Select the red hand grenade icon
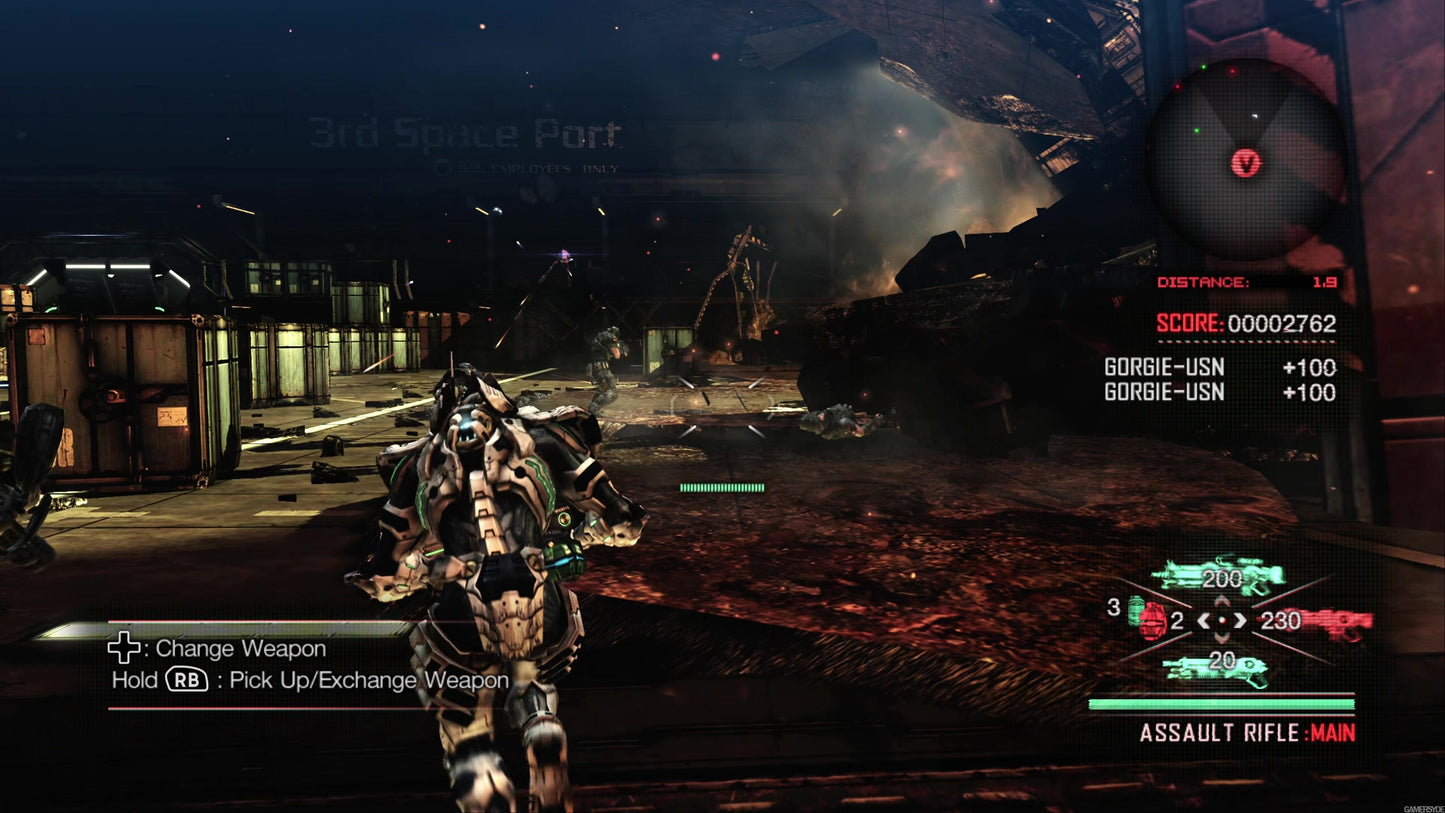Image resolution: width=1445 pixels, height=813 pixels. 1152,622
